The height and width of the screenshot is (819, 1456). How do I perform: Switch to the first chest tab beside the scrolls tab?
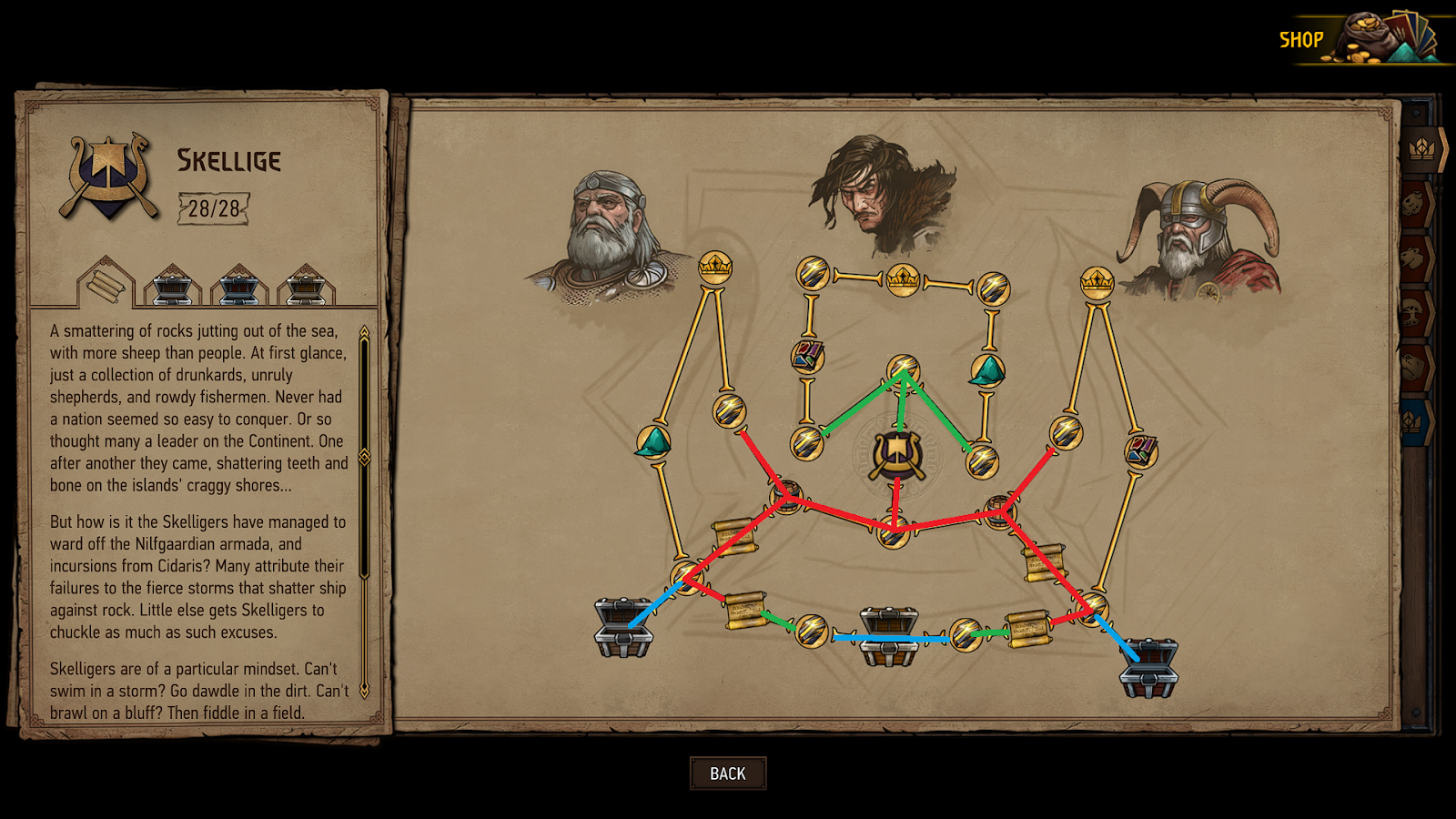pyautogui.click(x=171, y=285)
